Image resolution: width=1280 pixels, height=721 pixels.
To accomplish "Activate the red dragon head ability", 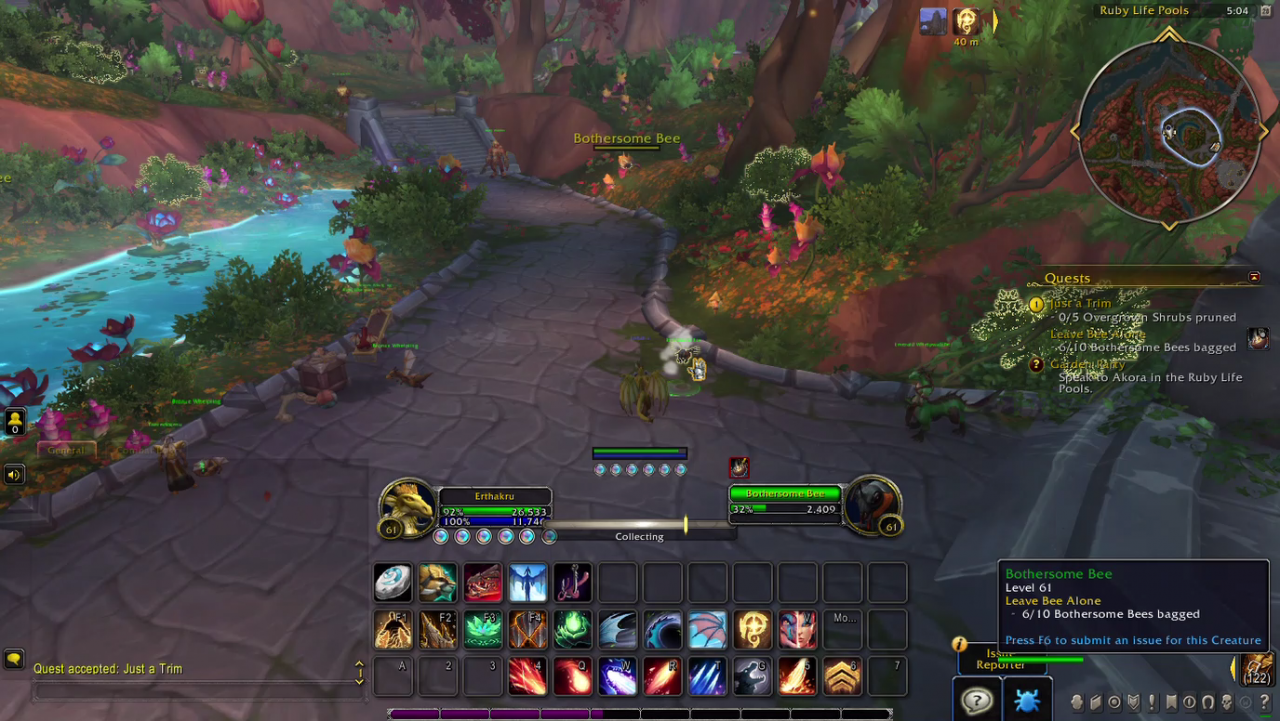I will tap(482, 582).
